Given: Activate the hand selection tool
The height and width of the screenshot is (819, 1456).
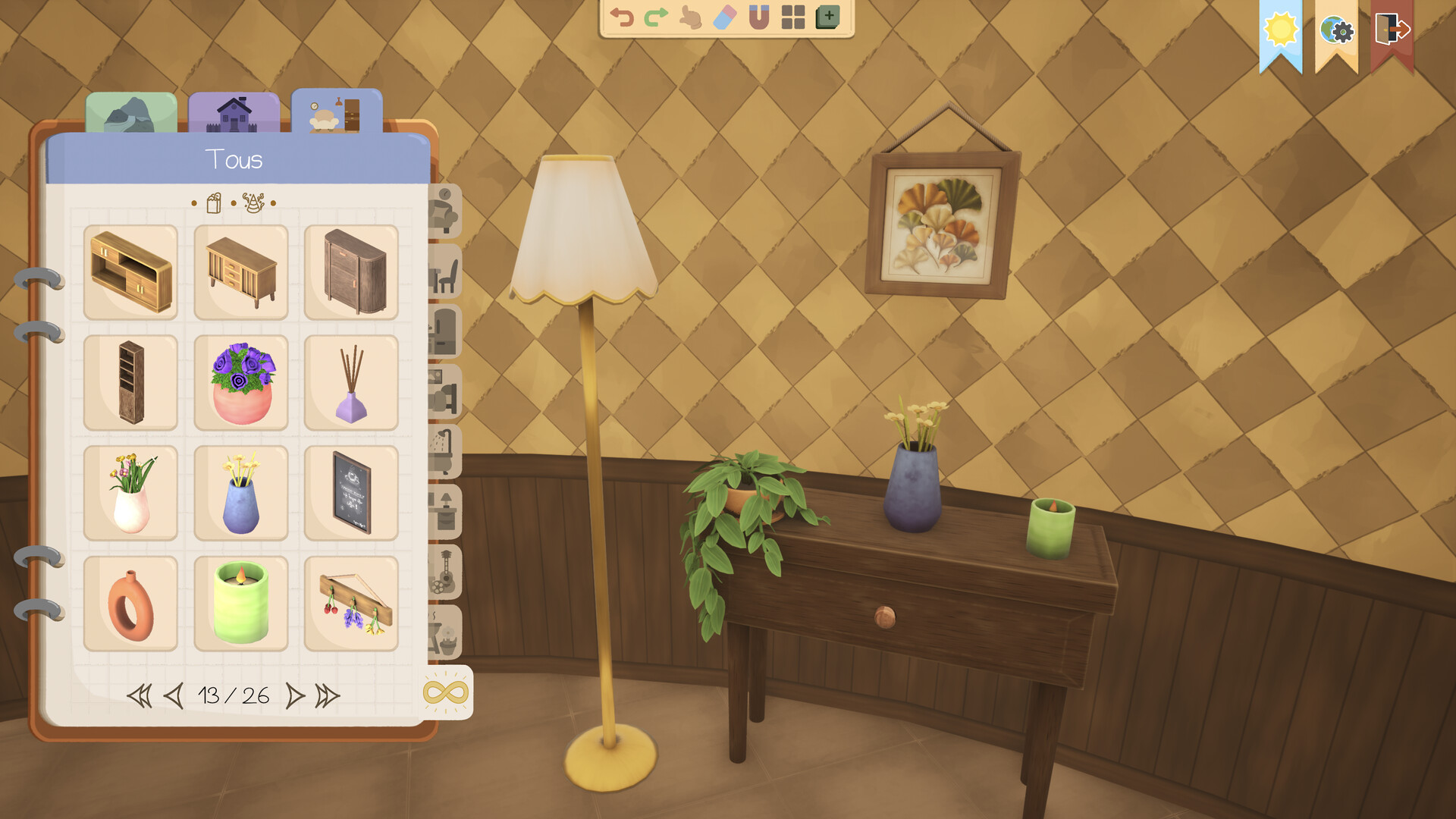Looking at the screenshot, I should (689, 17).
